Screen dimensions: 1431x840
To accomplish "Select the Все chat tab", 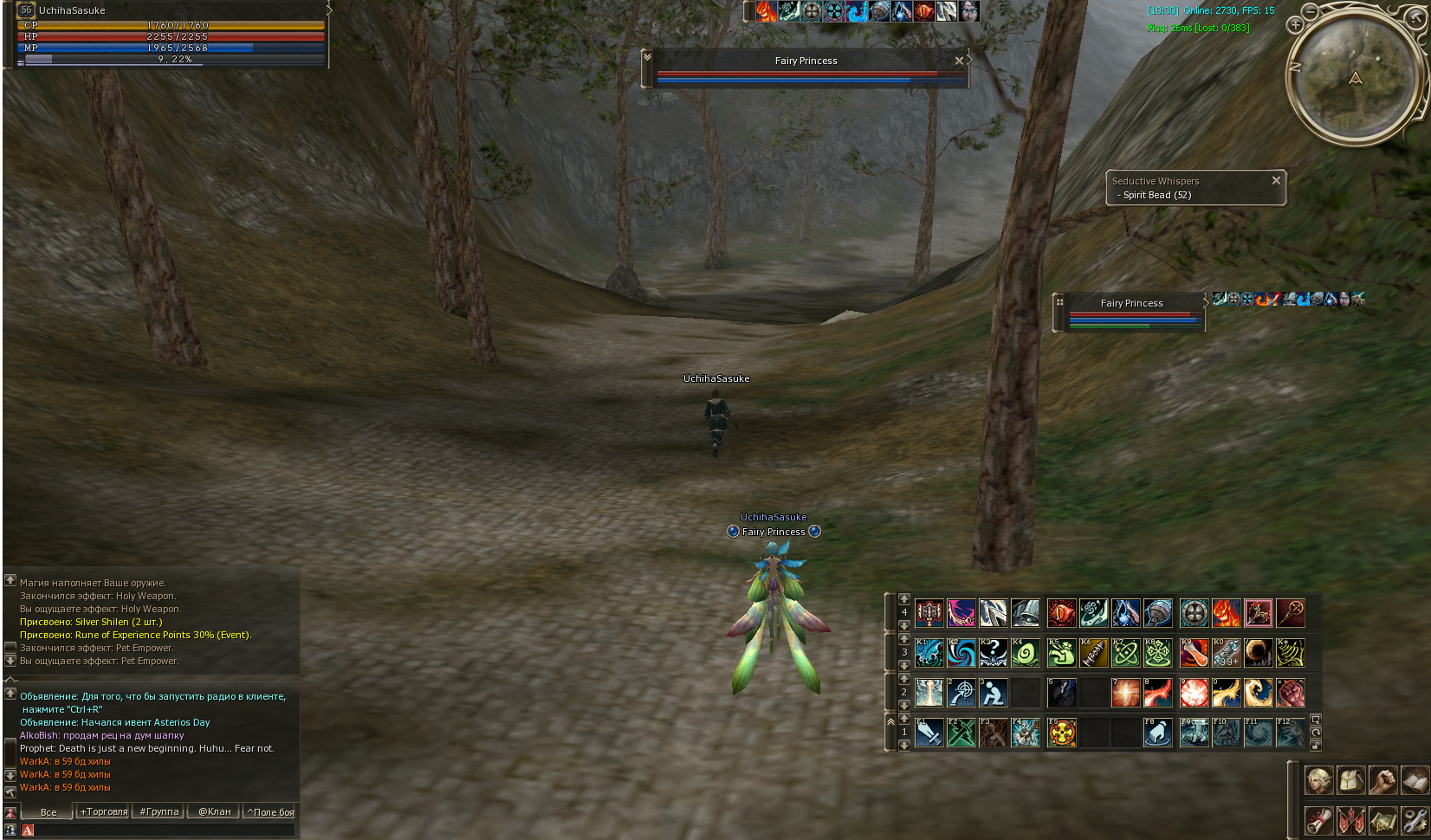I will tap(49, 811).
